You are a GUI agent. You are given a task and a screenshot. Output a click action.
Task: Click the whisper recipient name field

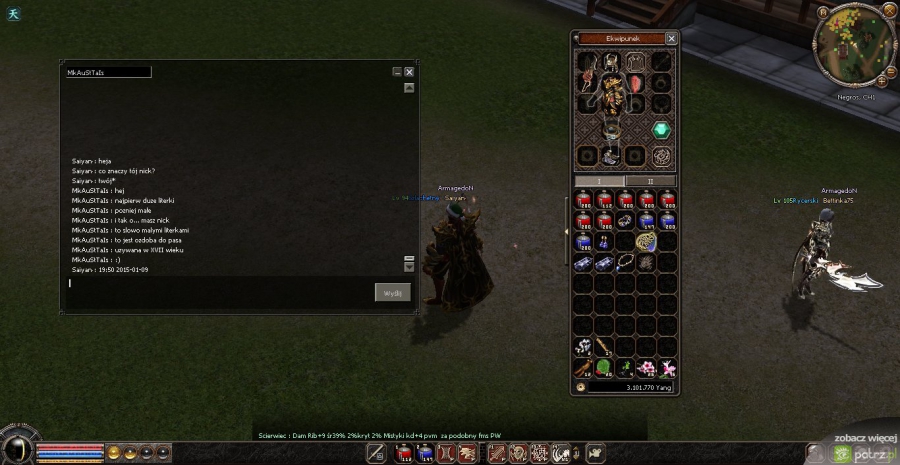[x=108, y=72]
